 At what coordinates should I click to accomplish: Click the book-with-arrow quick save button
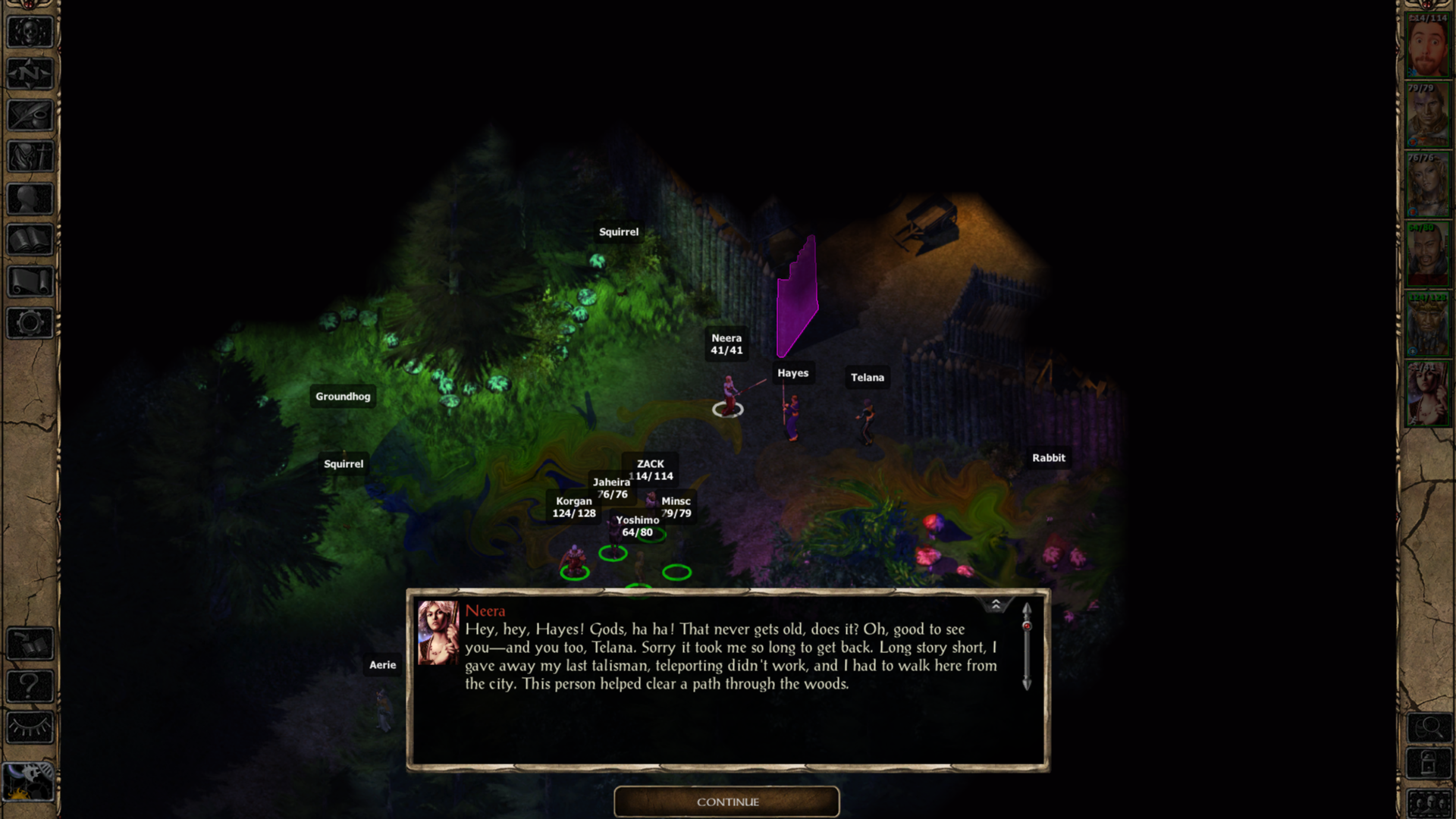pyautogui.click(x=30, y=645)
